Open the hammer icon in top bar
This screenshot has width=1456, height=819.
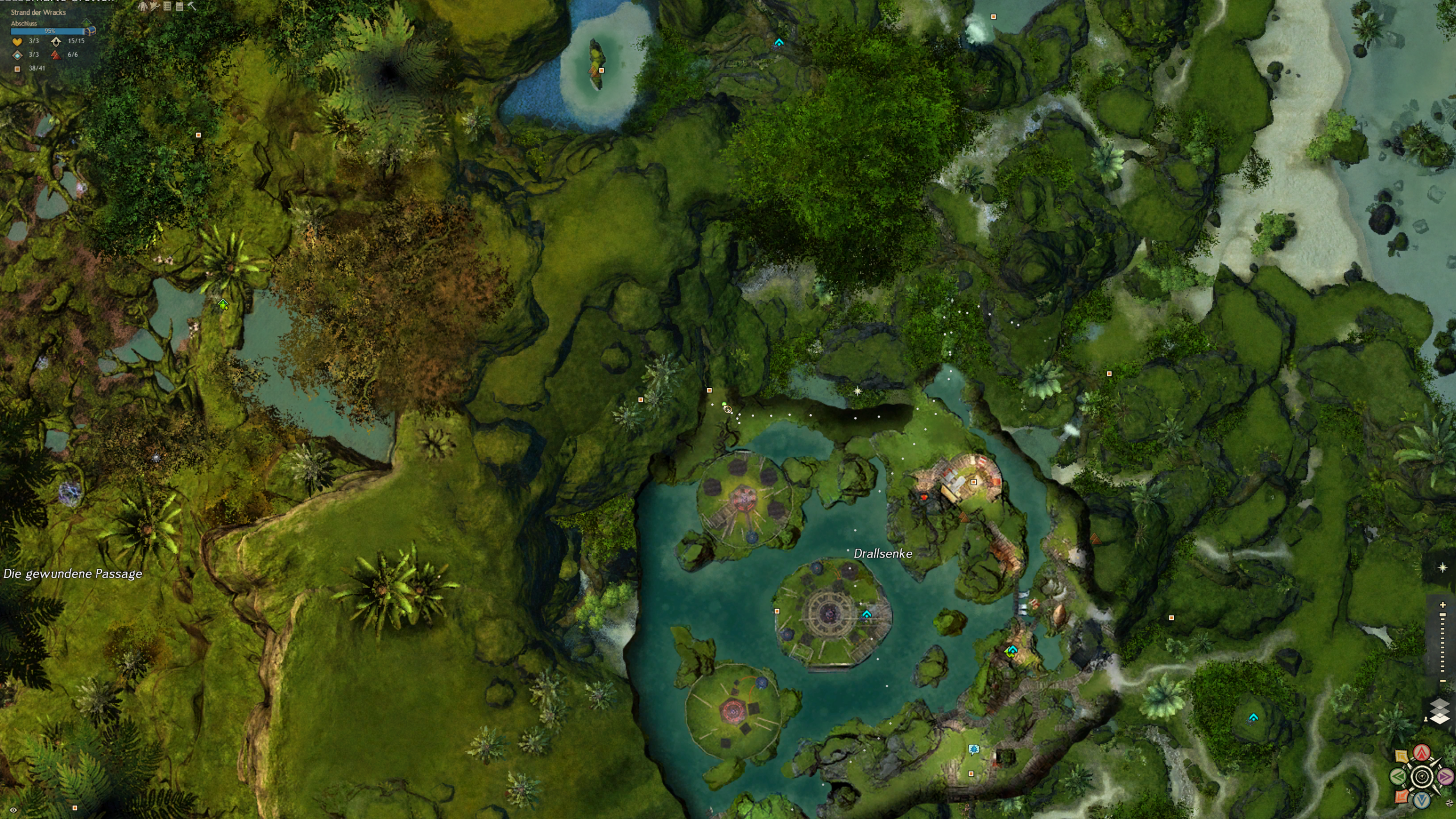[192, 6]
